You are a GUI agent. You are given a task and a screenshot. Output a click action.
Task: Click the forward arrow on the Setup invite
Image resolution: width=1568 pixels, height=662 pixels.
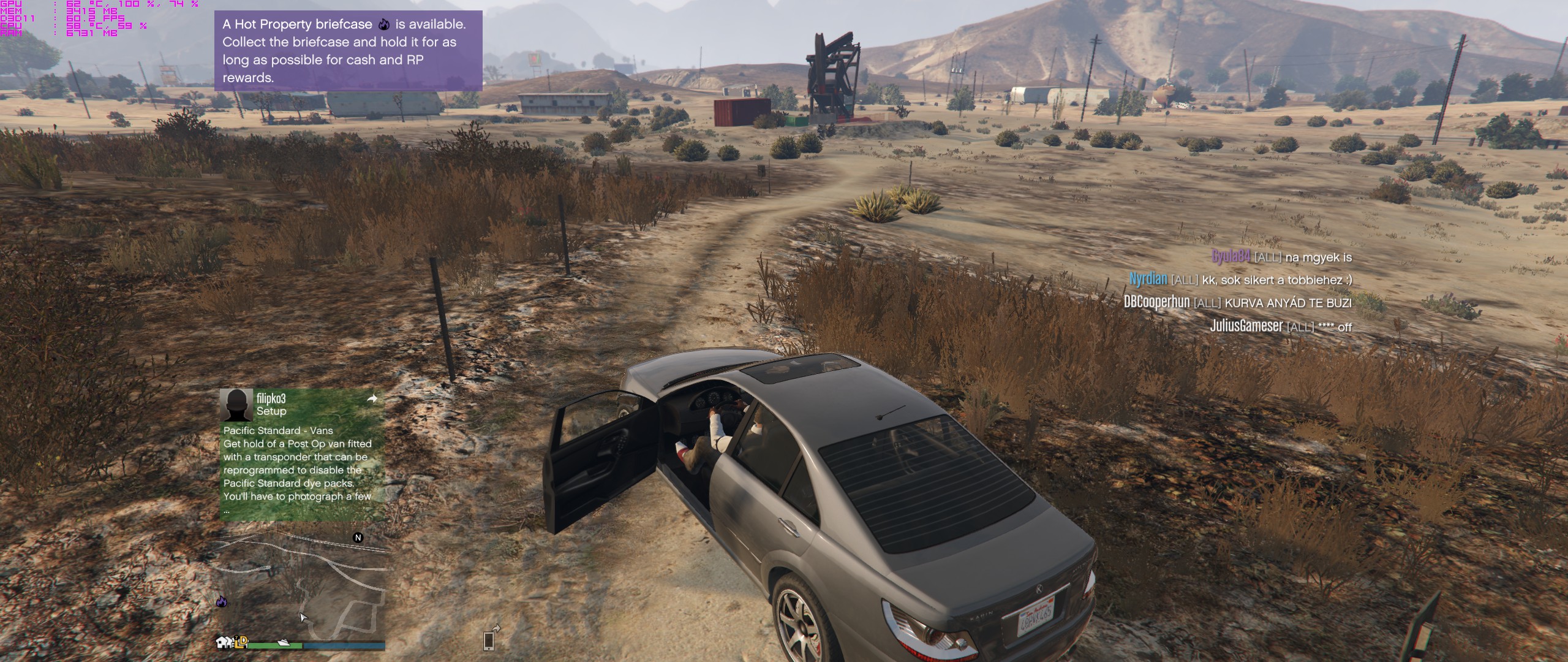pos(372,399)
